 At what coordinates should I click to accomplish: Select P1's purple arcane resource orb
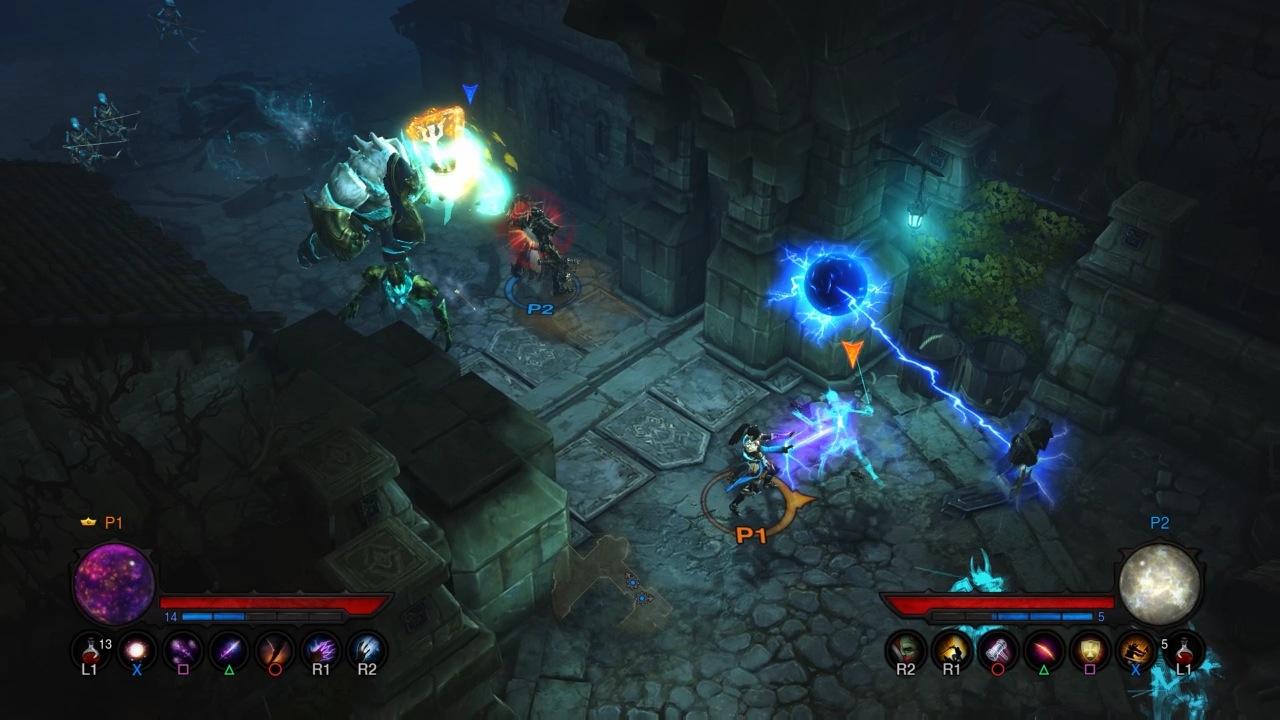pyautogui.click(x=114, y=585)
